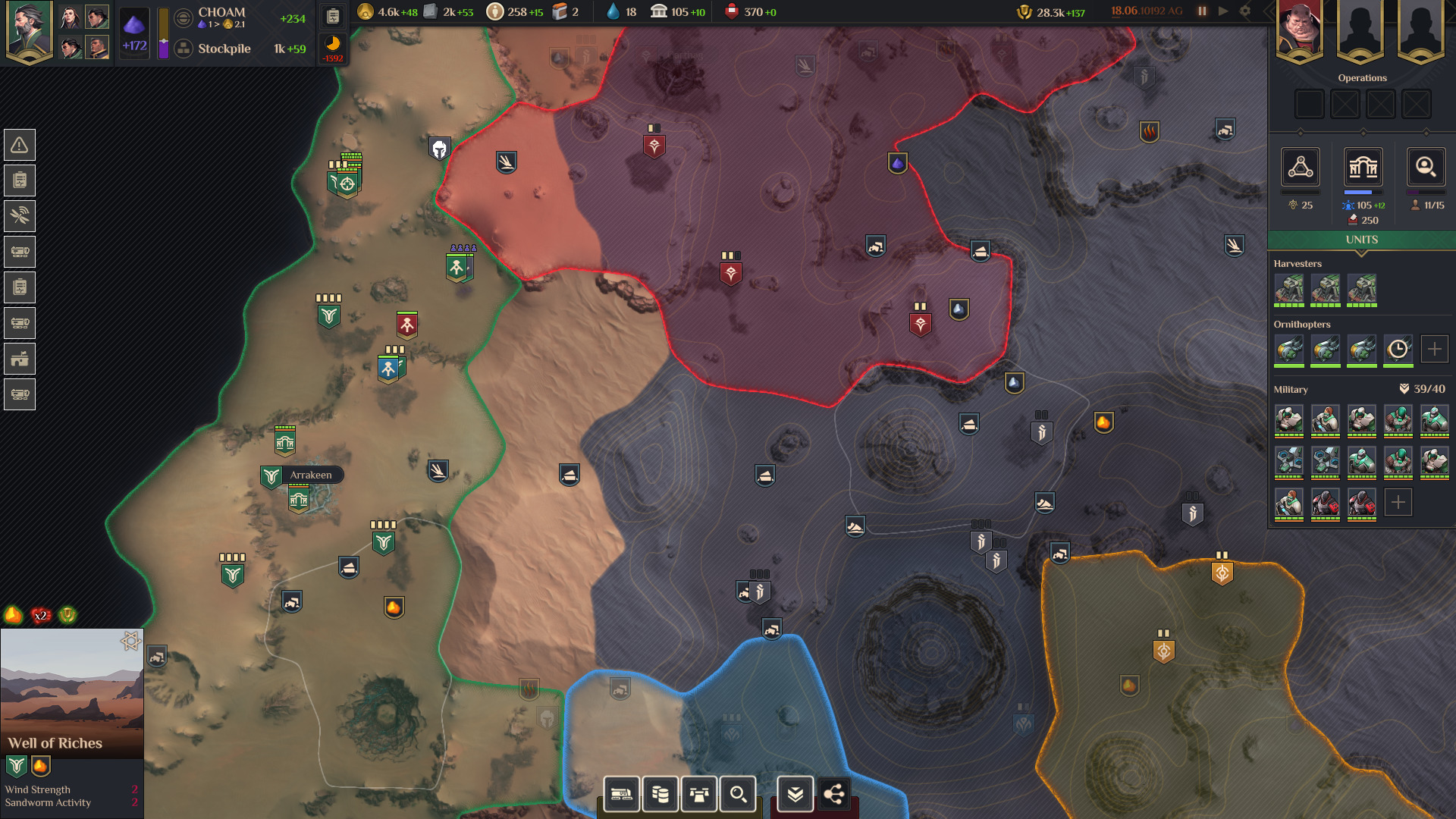Open the espionage agents panel

point(1426,168)
